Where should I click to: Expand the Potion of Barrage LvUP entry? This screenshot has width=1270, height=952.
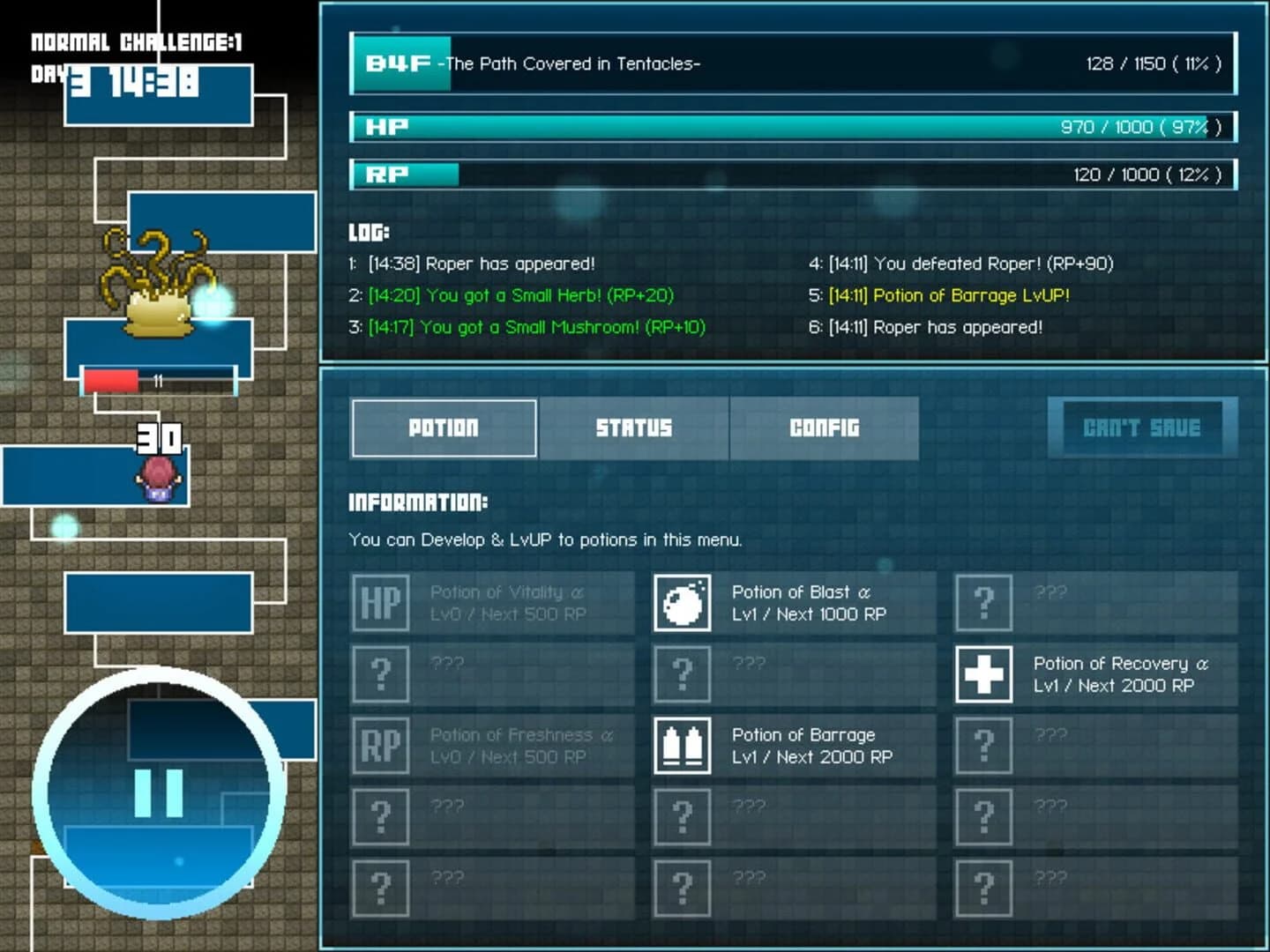point(794,745)
